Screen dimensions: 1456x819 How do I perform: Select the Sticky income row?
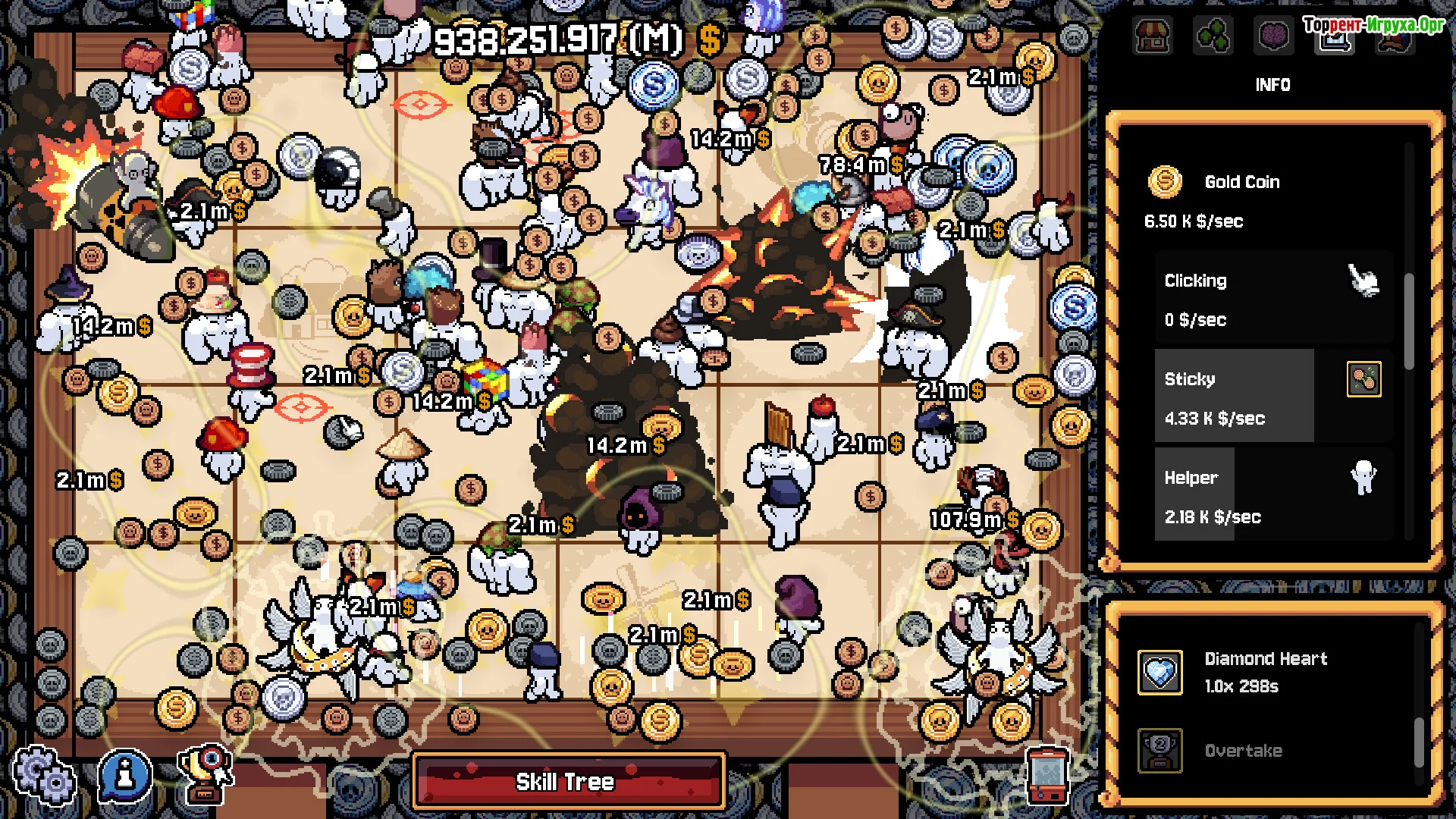(x=1274, y=397)
